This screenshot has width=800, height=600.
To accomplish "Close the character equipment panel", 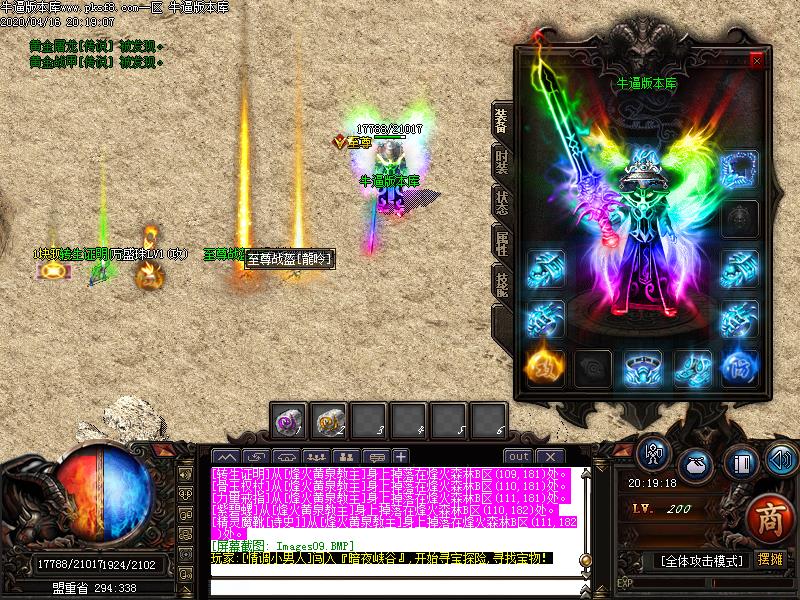I will point(756,61).
